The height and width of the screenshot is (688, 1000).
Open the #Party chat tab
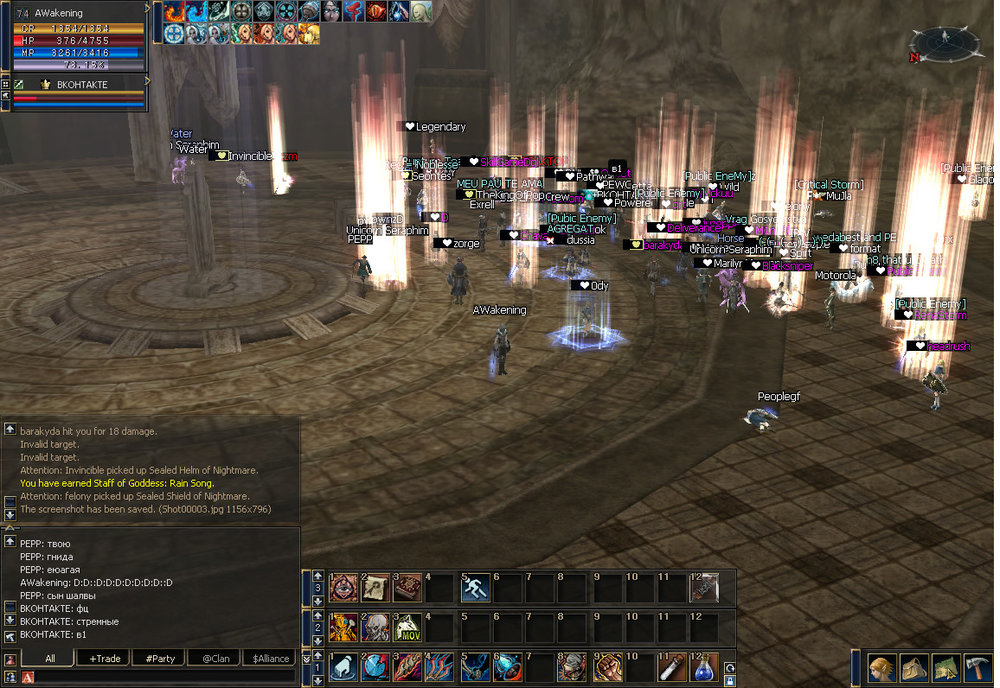(x=160, y=658)
